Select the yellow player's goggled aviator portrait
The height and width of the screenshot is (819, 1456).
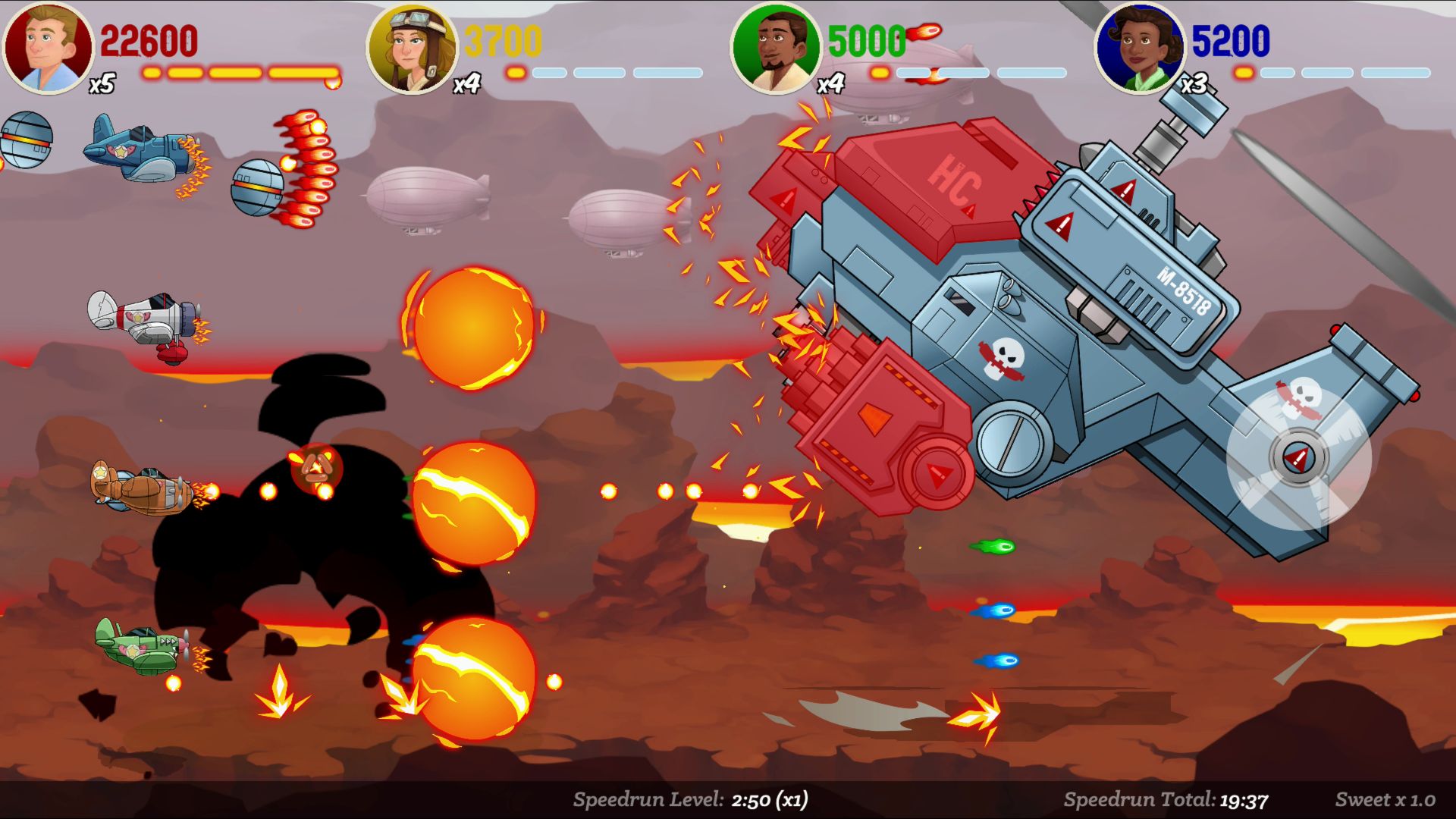(x=412, y=49)
